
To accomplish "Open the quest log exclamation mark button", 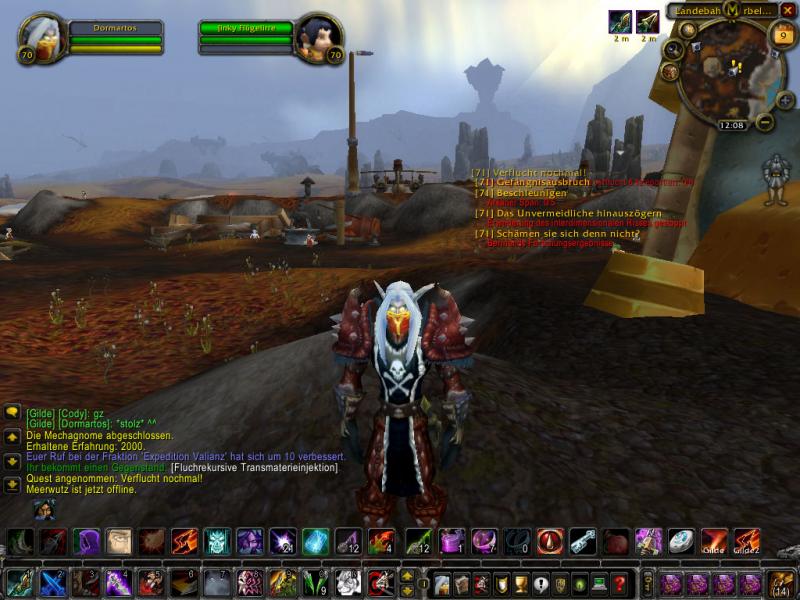I will 541,583.
